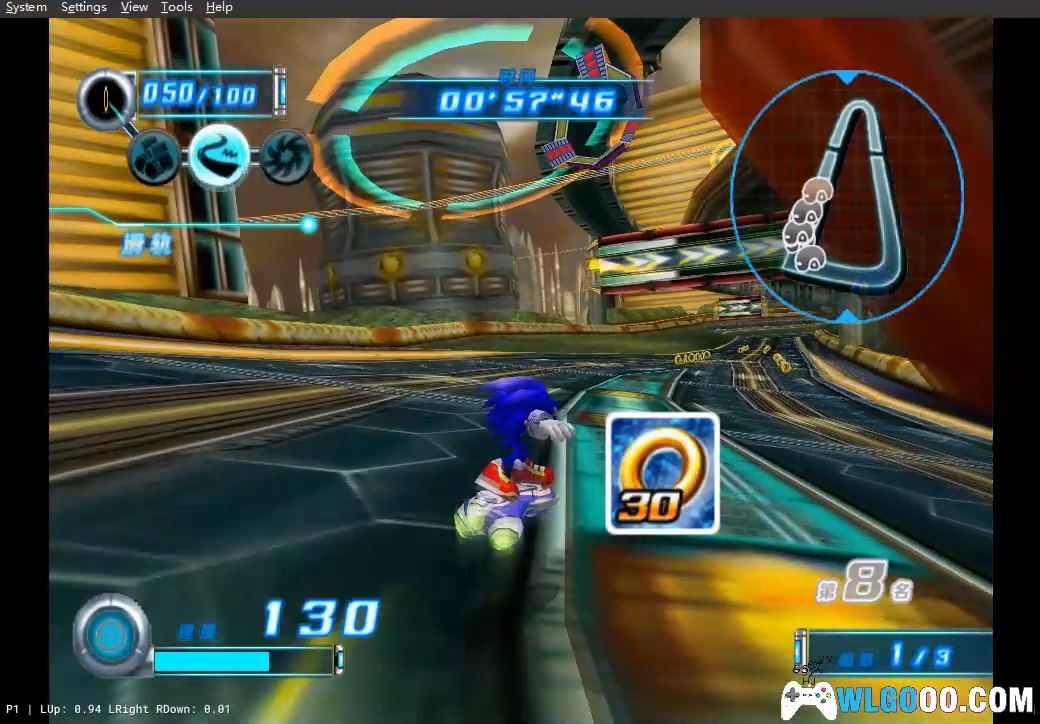Click the gravity gauge dial icon

111,633
